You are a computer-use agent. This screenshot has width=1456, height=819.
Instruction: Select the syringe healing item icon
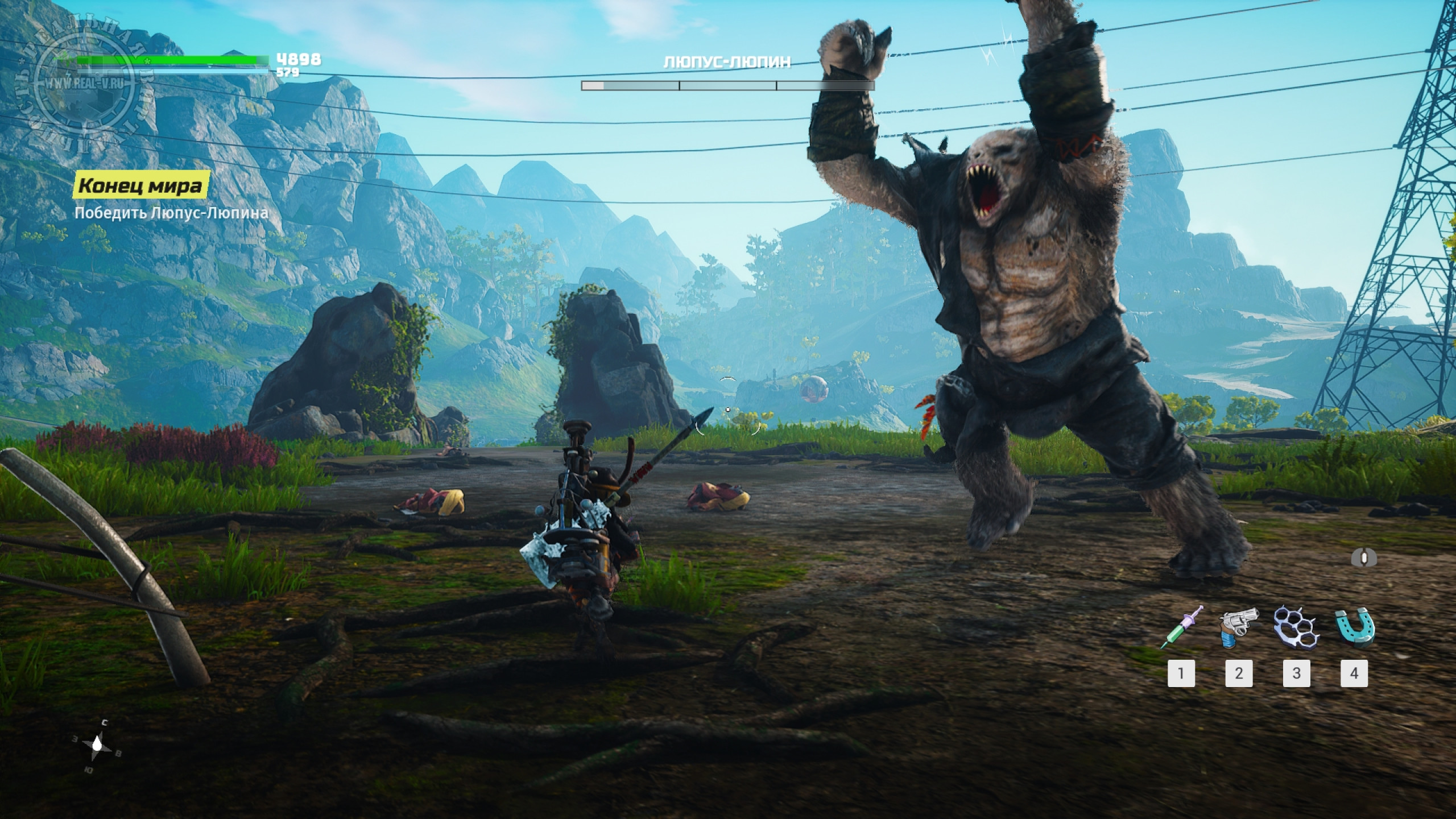[1181, 627]
